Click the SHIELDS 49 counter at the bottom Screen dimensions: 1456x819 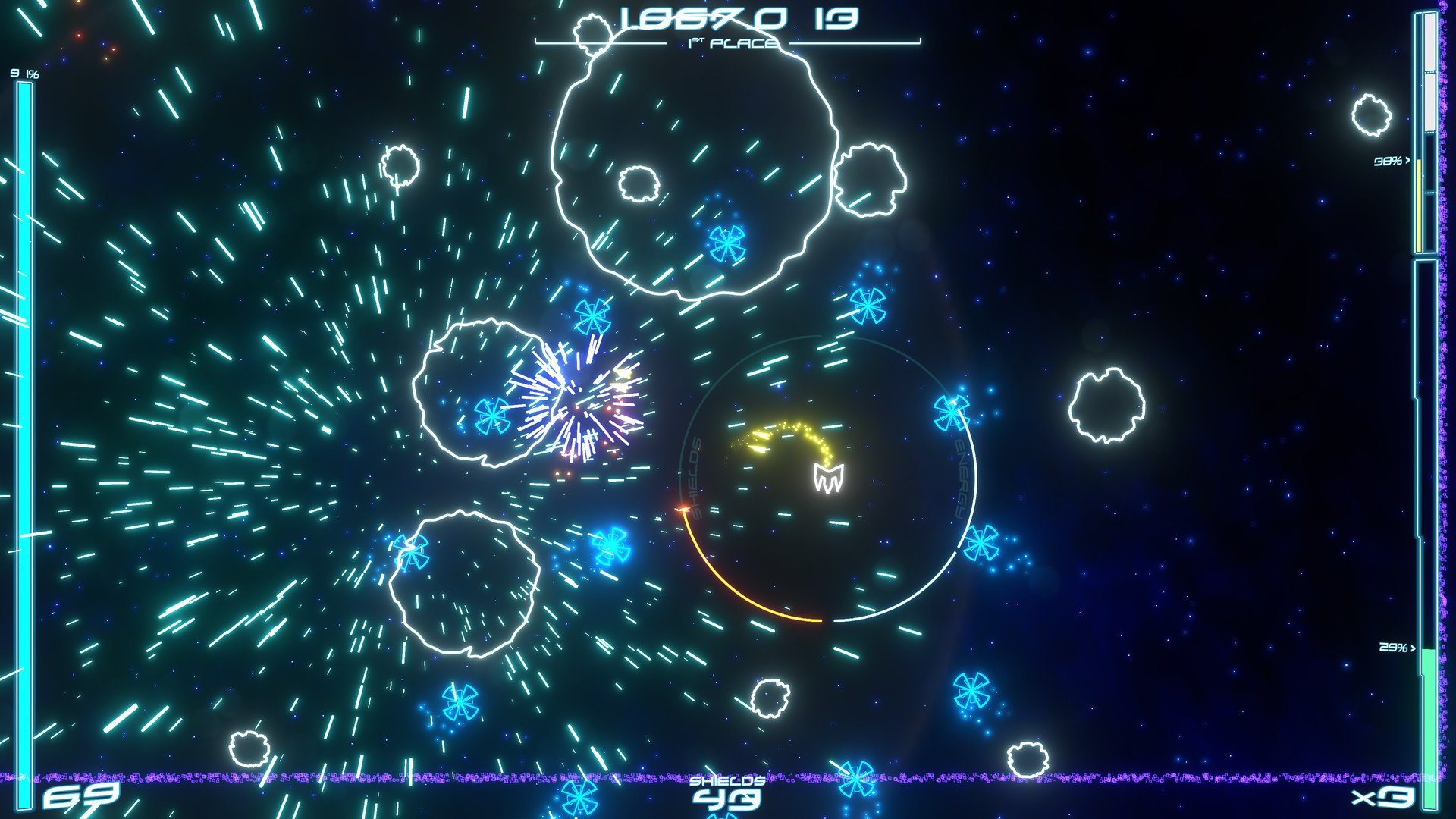click(x=726, y=793)
